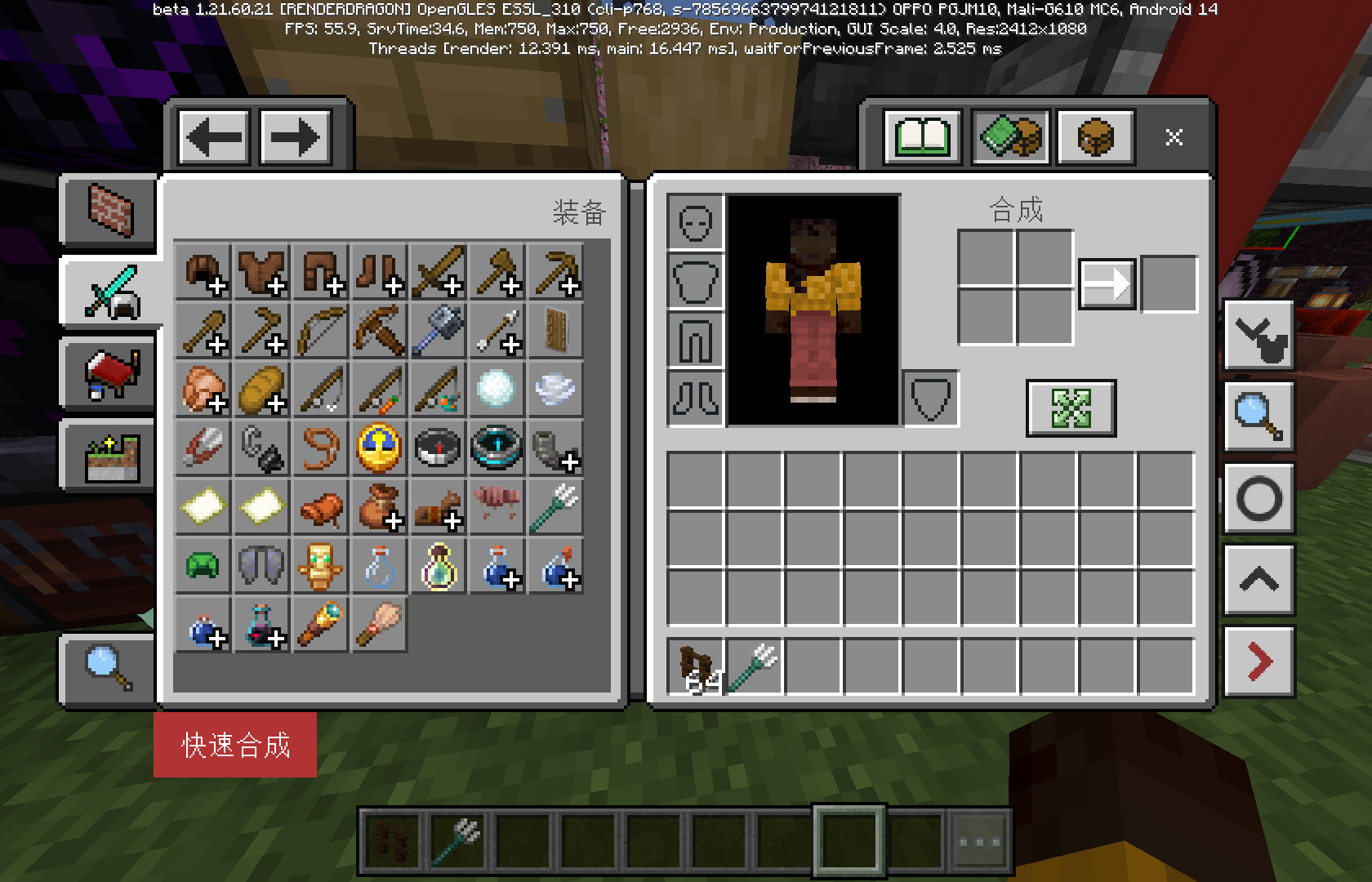Select the snowball item

coord(497,390)
